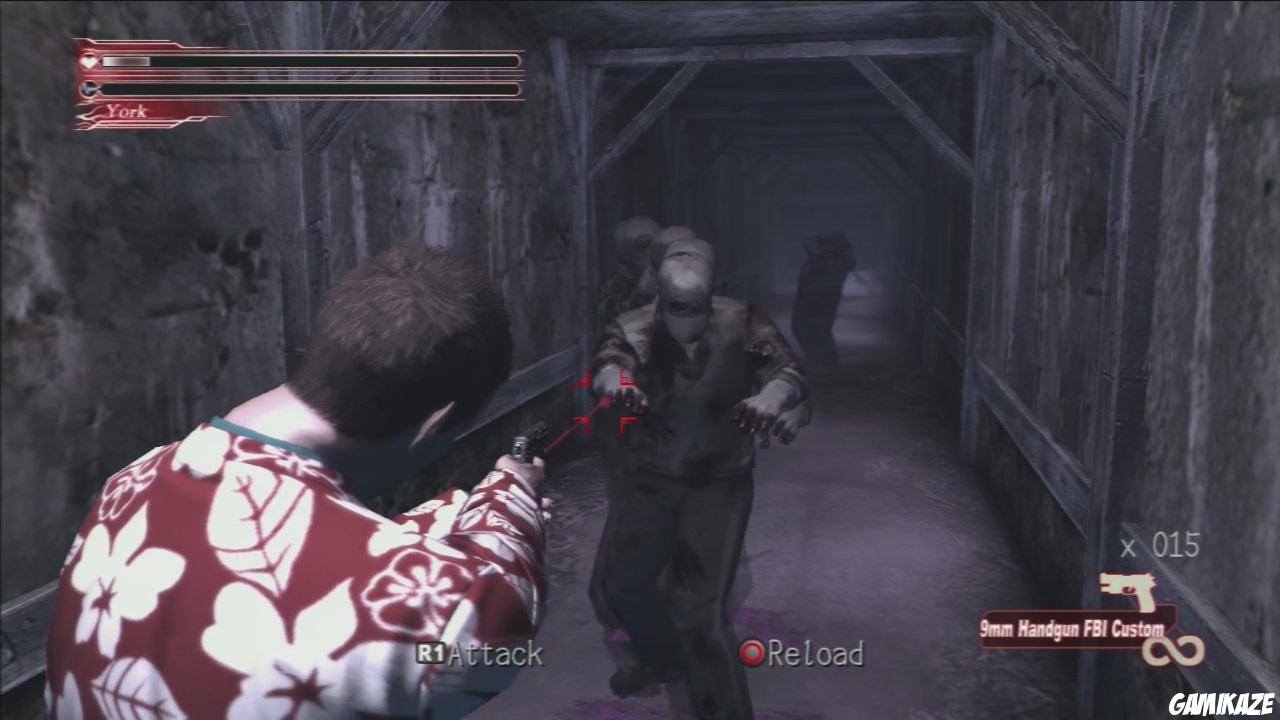The width and height of the screenshot is (1280, 720).
Task: Toggle York's character name banner
Action: tap(130, 111)
